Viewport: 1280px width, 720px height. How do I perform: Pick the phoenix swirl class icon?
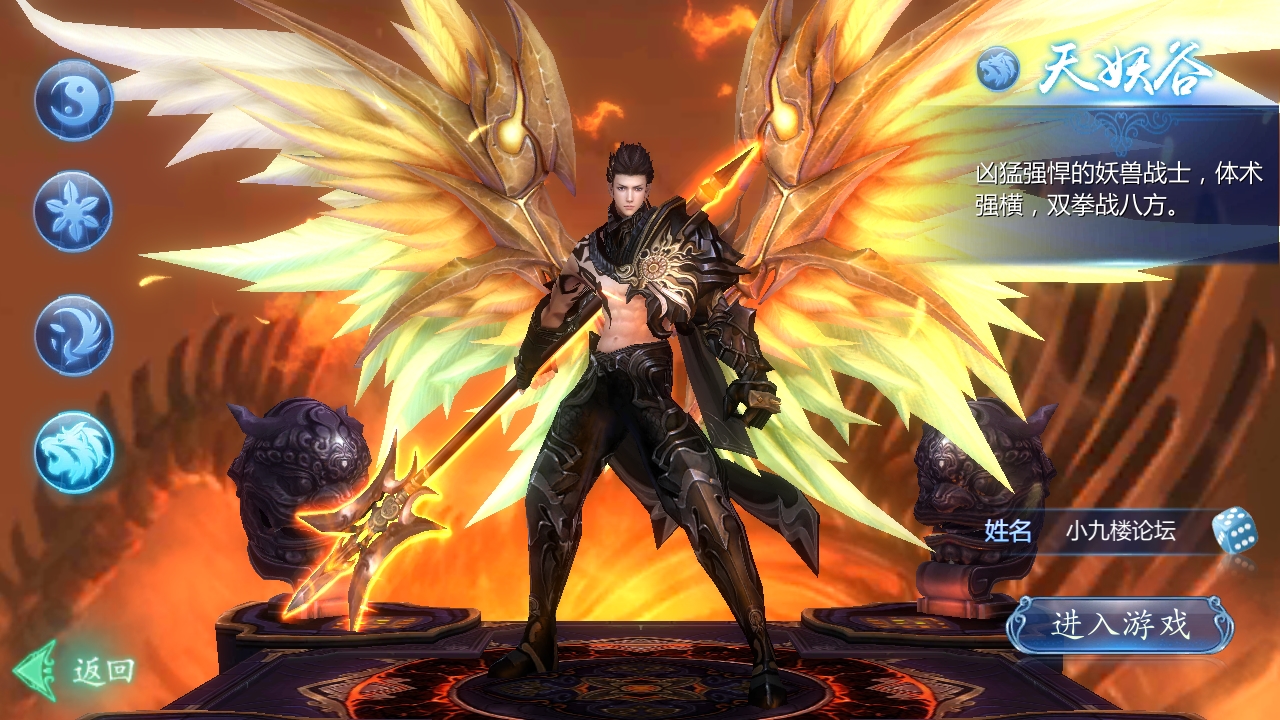73,334
